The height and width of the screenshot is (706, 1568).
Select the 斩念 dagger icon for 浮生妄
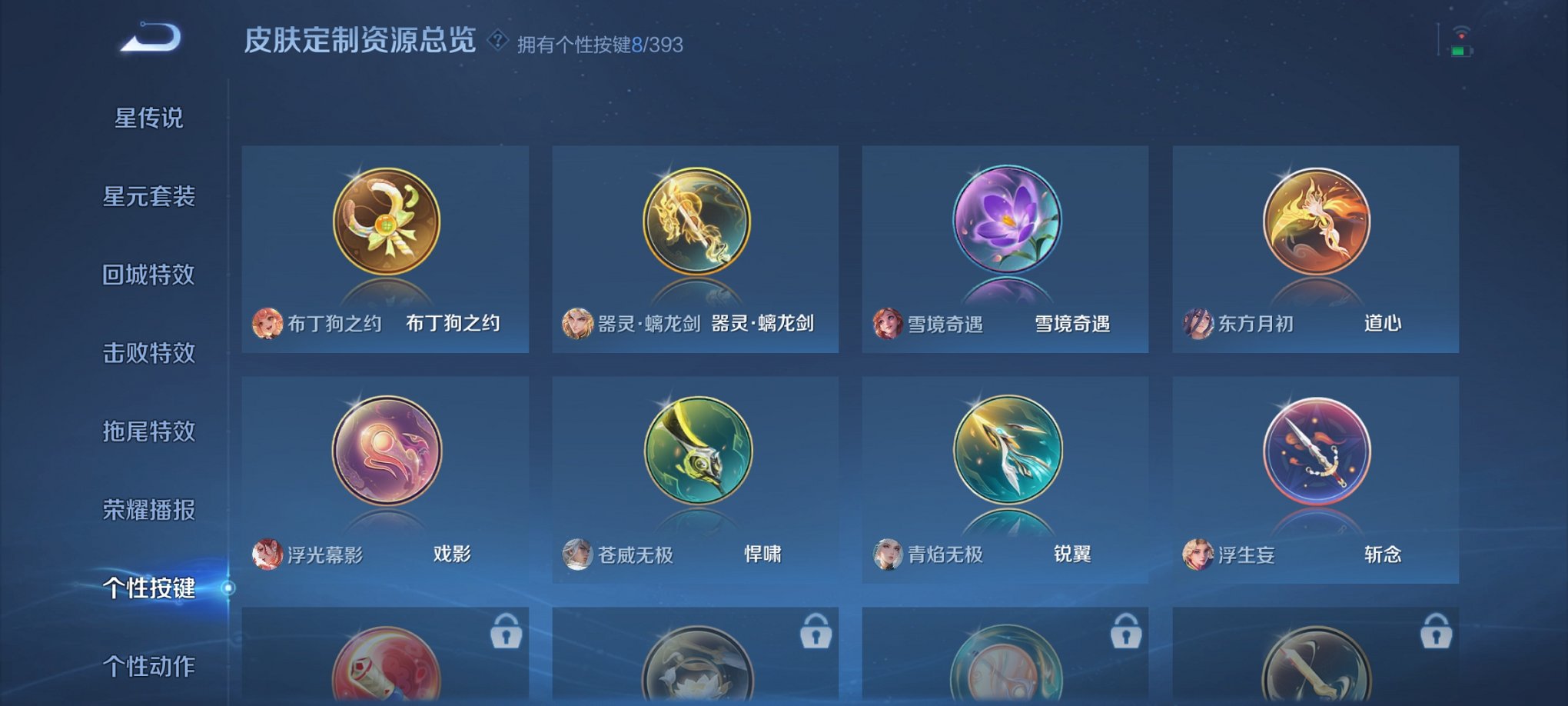[1317, 450]
